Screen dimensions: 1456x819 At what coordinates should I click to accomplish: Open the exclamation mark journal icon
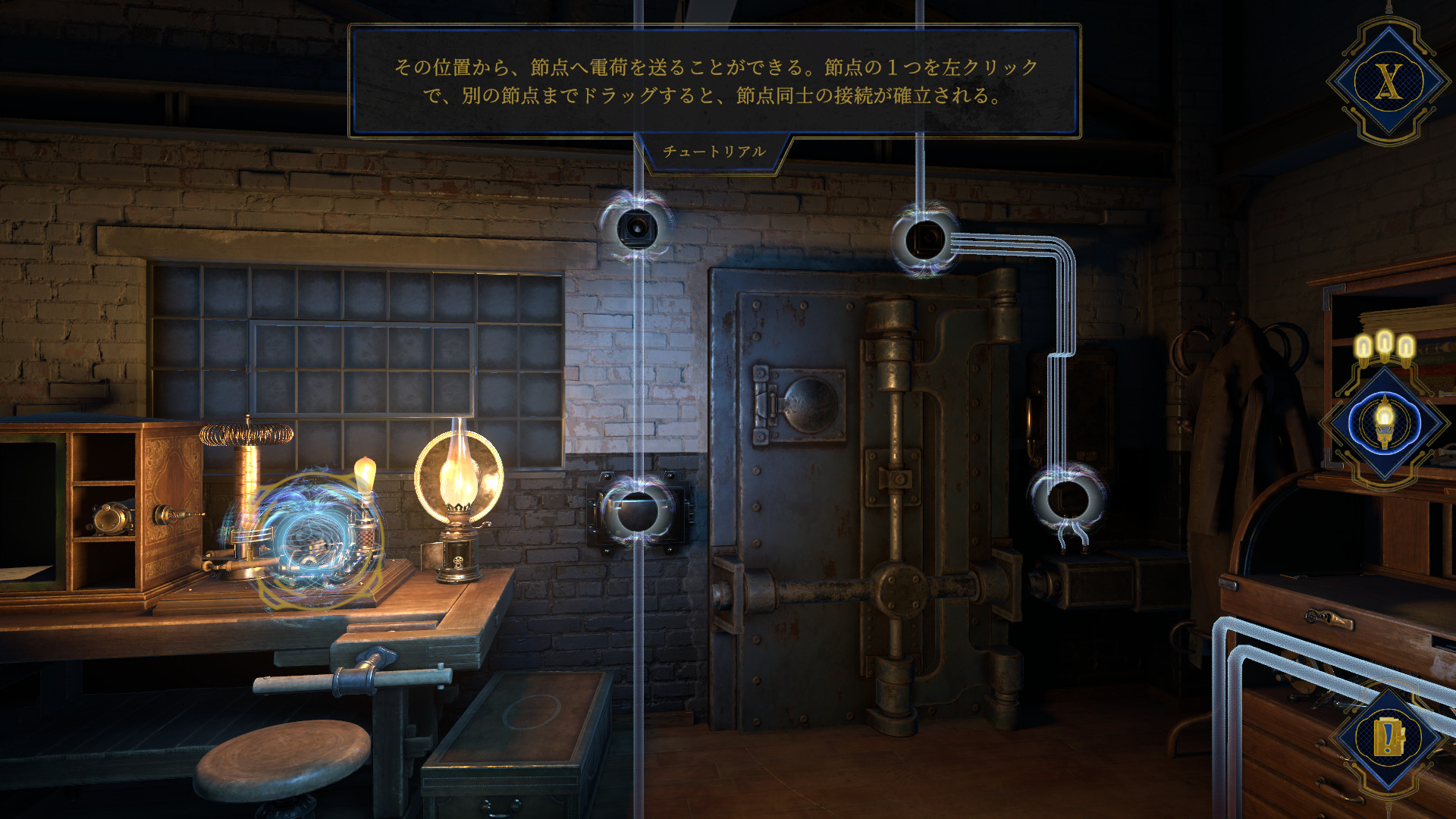(1389, 736)
